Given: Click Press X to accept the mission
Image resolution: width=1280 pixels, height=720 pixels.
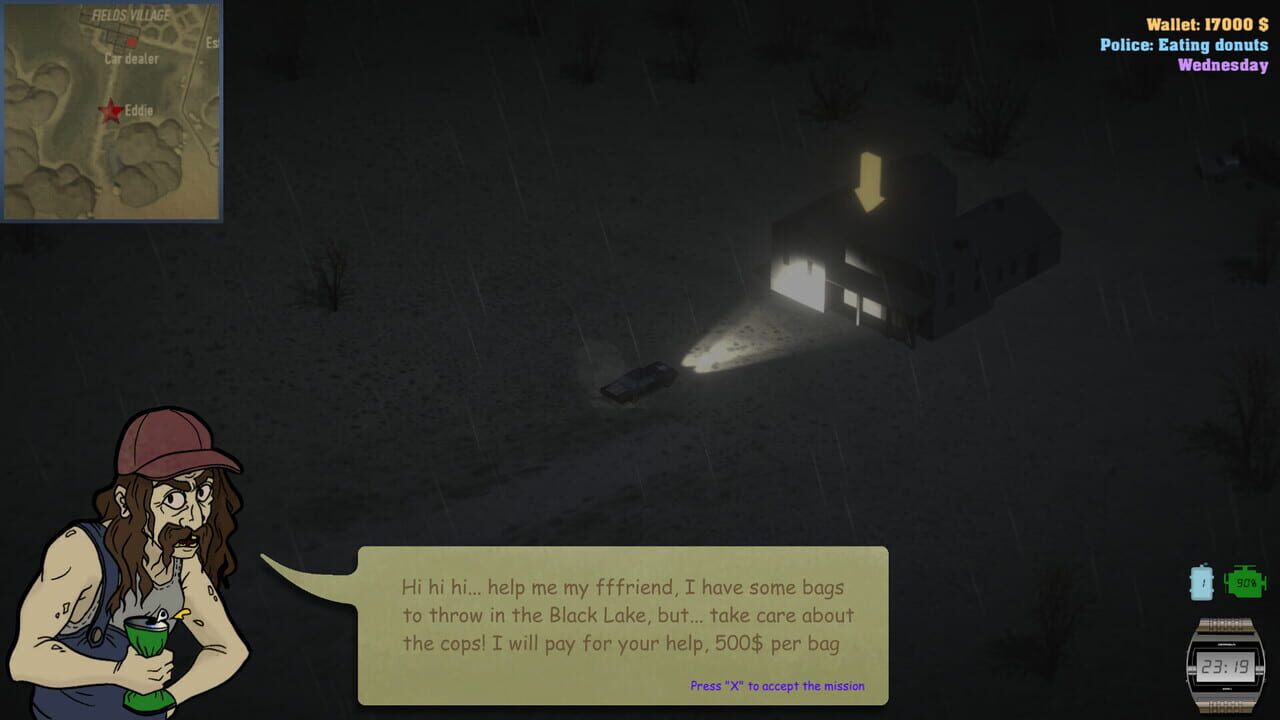Looking at the screenshot, I should click(776, 686).
